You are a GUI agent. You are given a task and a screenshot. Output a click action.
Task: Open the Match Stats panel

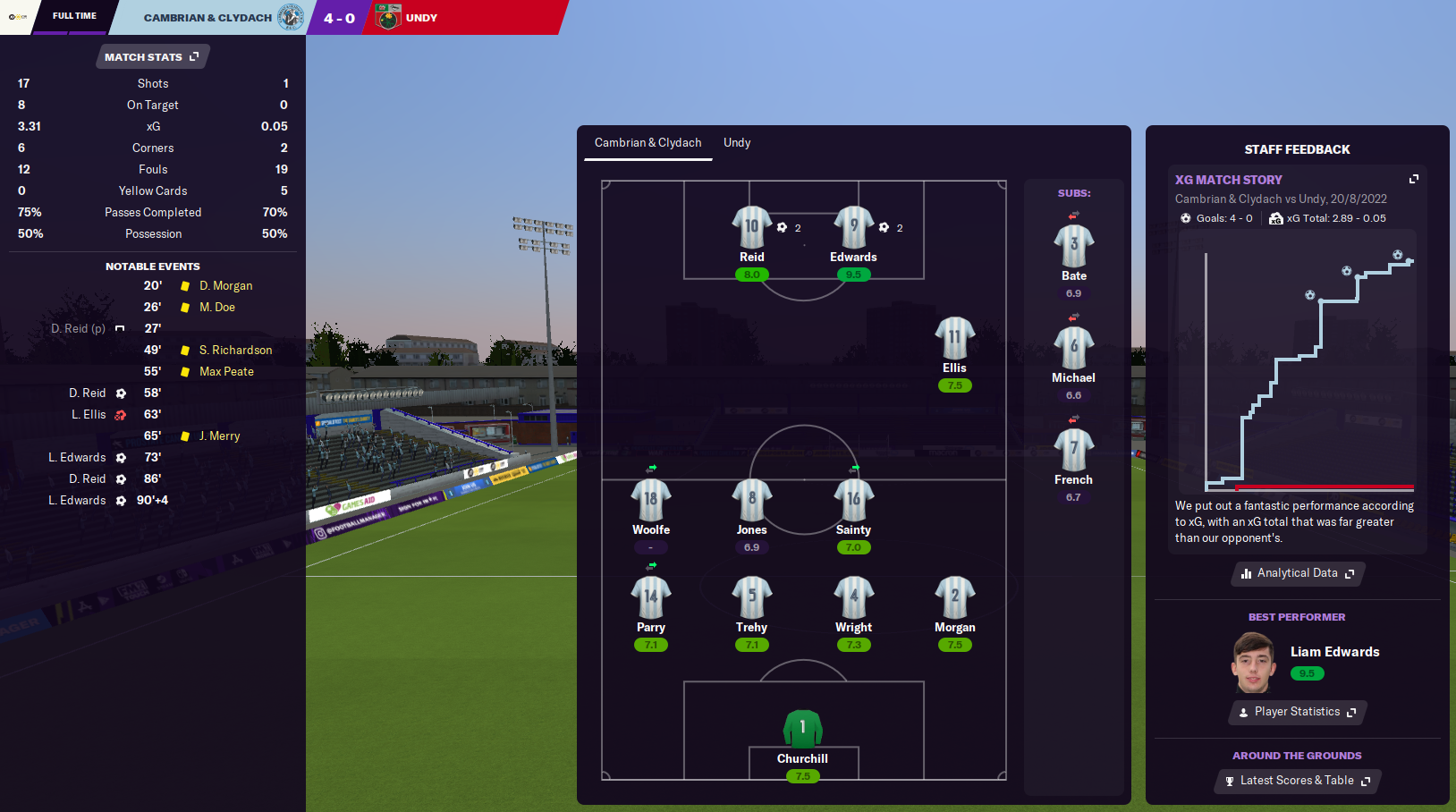(x=152, y=57)
